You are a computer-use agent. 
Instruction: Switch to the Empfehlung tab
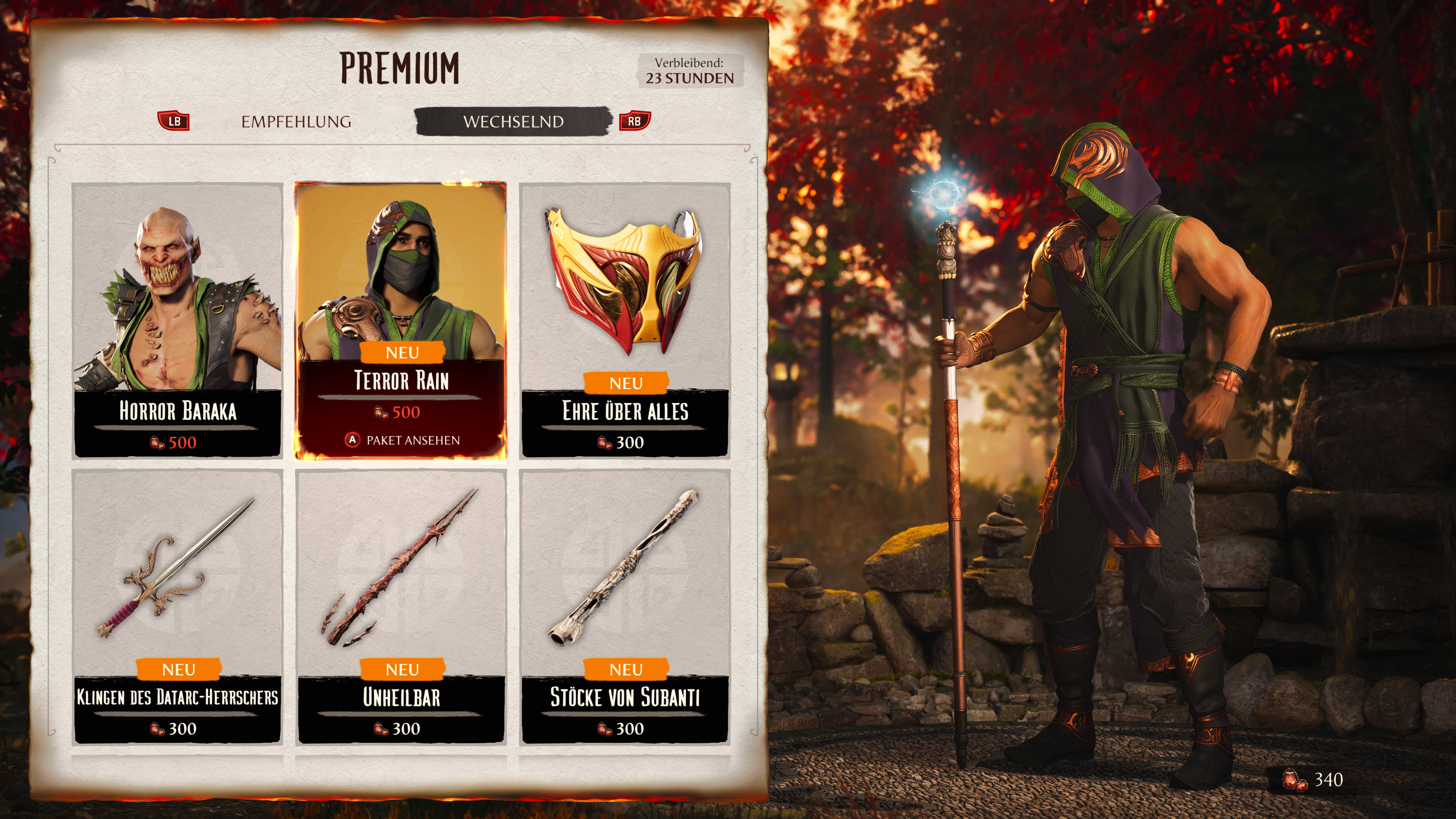coord(296,121)
